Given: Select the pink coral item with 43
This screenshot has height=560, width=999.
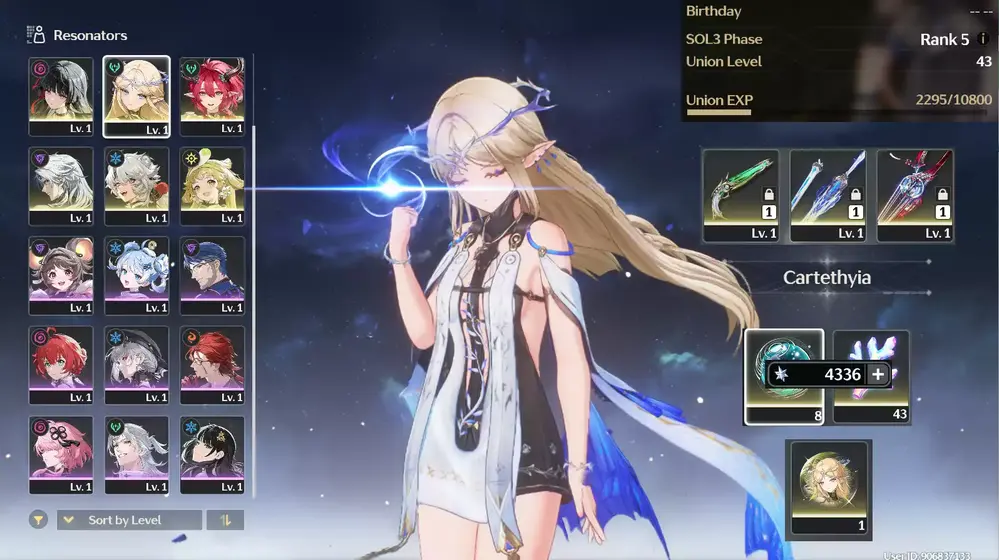Looking at the screenshot, I should [871, 375].
